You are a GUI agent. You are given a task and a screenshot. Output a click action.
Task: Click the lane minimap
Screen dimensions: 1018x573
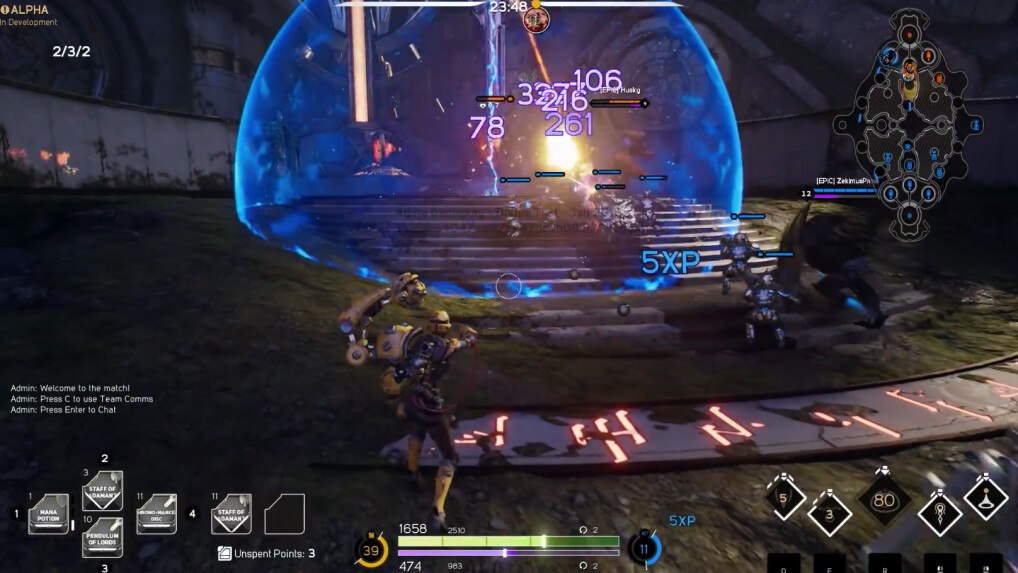tap(909, 125)
